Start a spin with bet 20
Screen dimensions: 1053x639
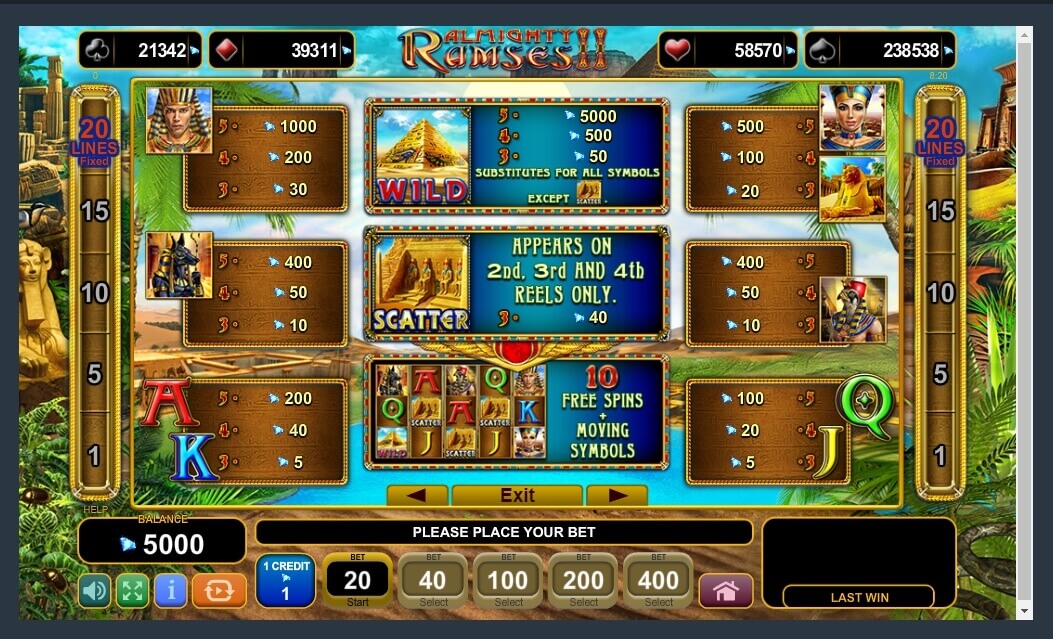coord(357,581)
